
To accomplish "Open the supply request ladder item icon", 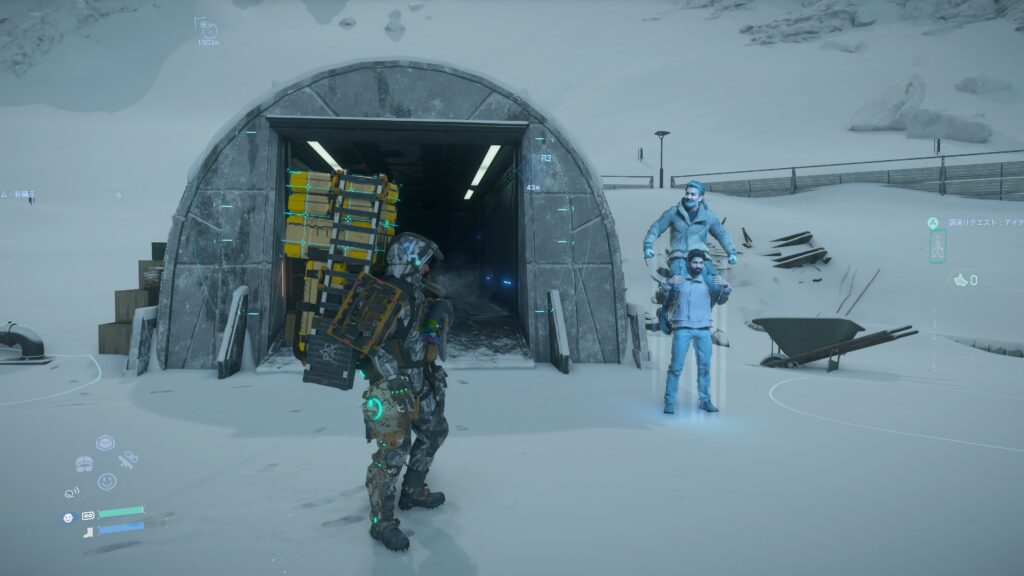I will pyautogui.click(x=937, y=245).
